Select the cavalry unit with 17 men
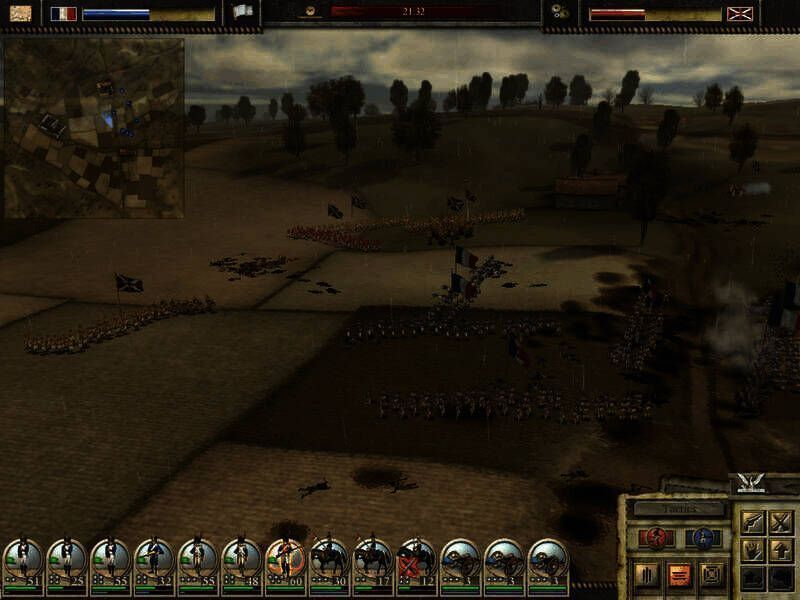The width and height of the screenshot is (800, 600). point(373,561)
